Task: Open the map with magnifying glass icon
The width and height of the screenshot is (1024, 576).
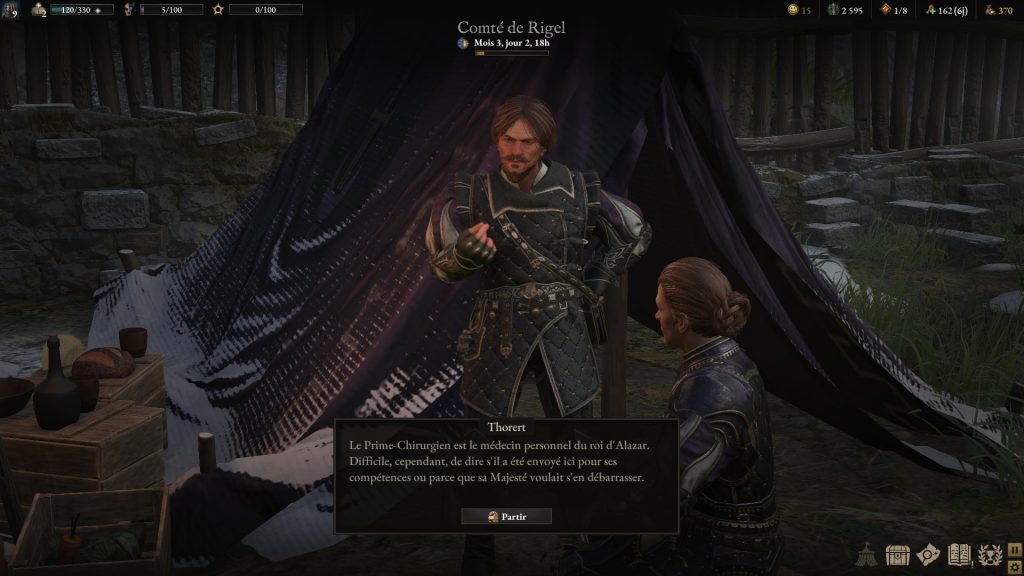Action: [x=929, y=555]
